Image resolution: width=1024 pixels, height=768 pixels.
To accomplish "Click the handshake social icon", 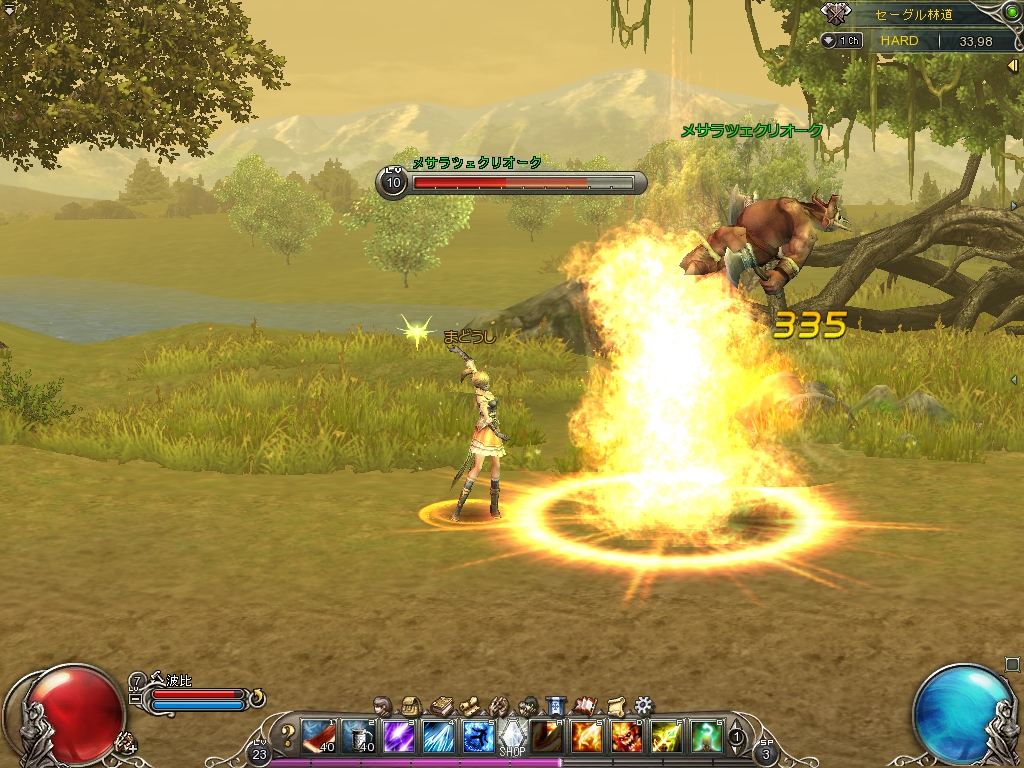I will 499,706.
